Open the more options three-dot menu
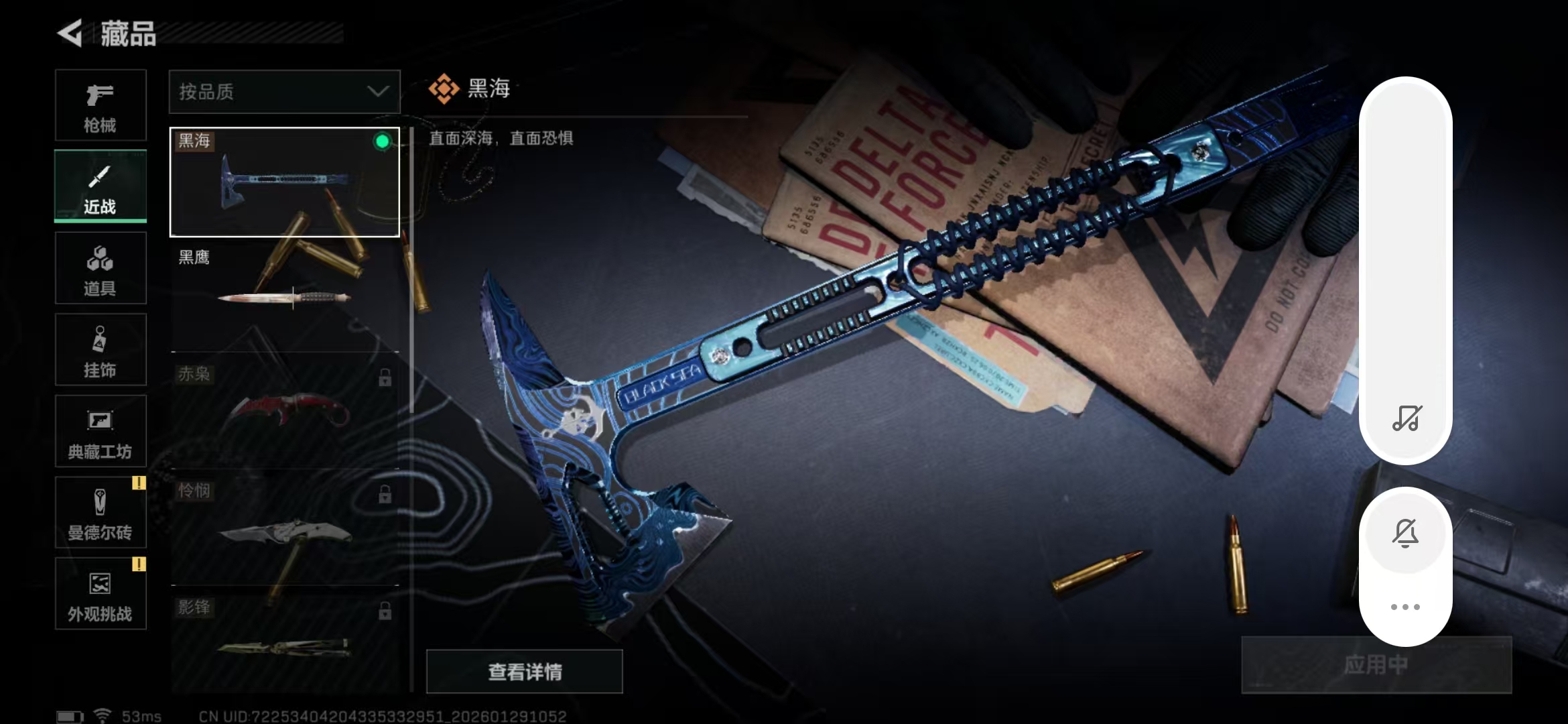The height and width of the screenshot is (724, 1568). pyautogui.click(x=1406, y=605)
